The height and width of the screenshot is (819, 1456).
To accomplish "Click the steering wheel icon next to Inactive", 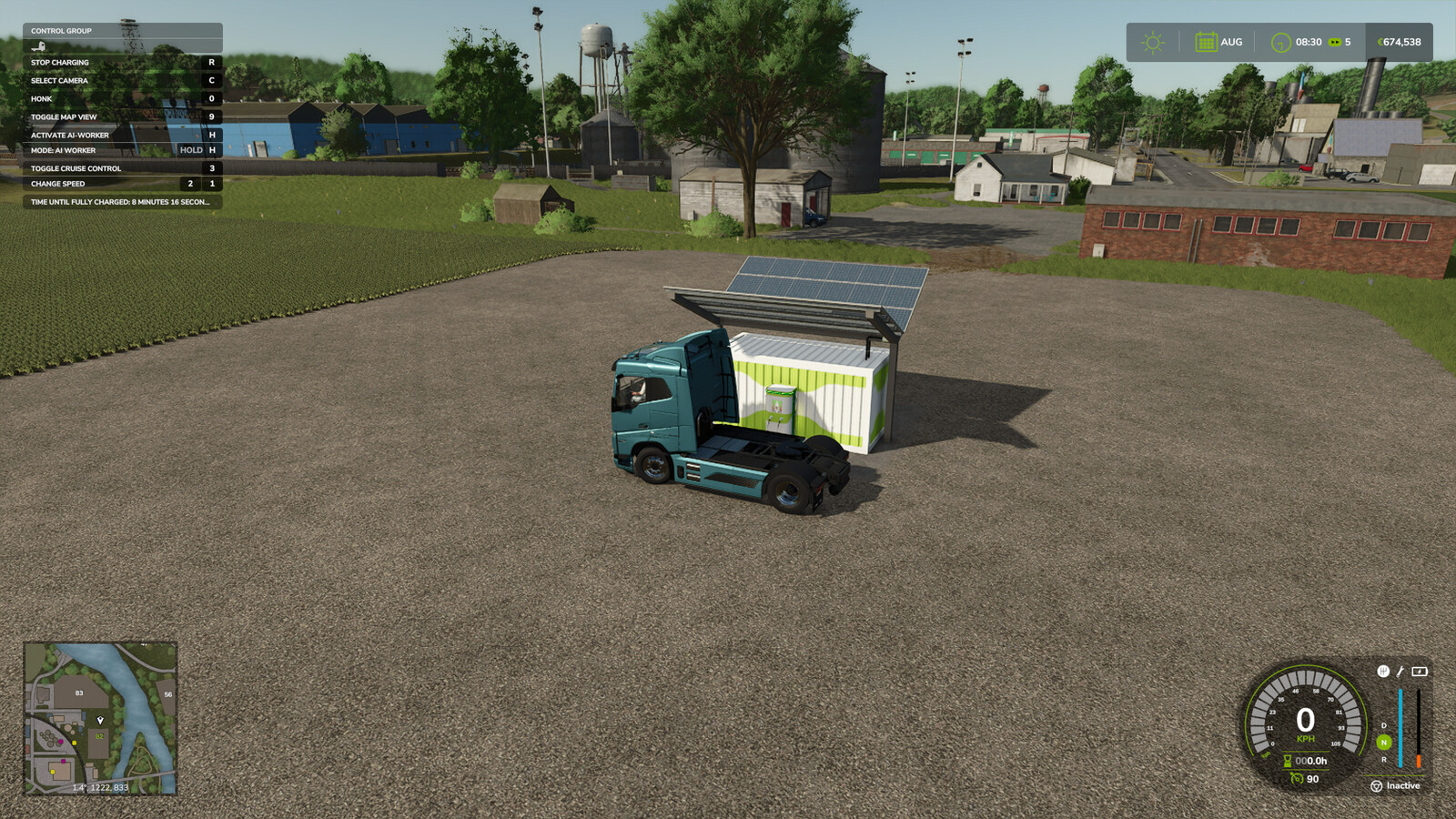I will tap(1376, 786).
